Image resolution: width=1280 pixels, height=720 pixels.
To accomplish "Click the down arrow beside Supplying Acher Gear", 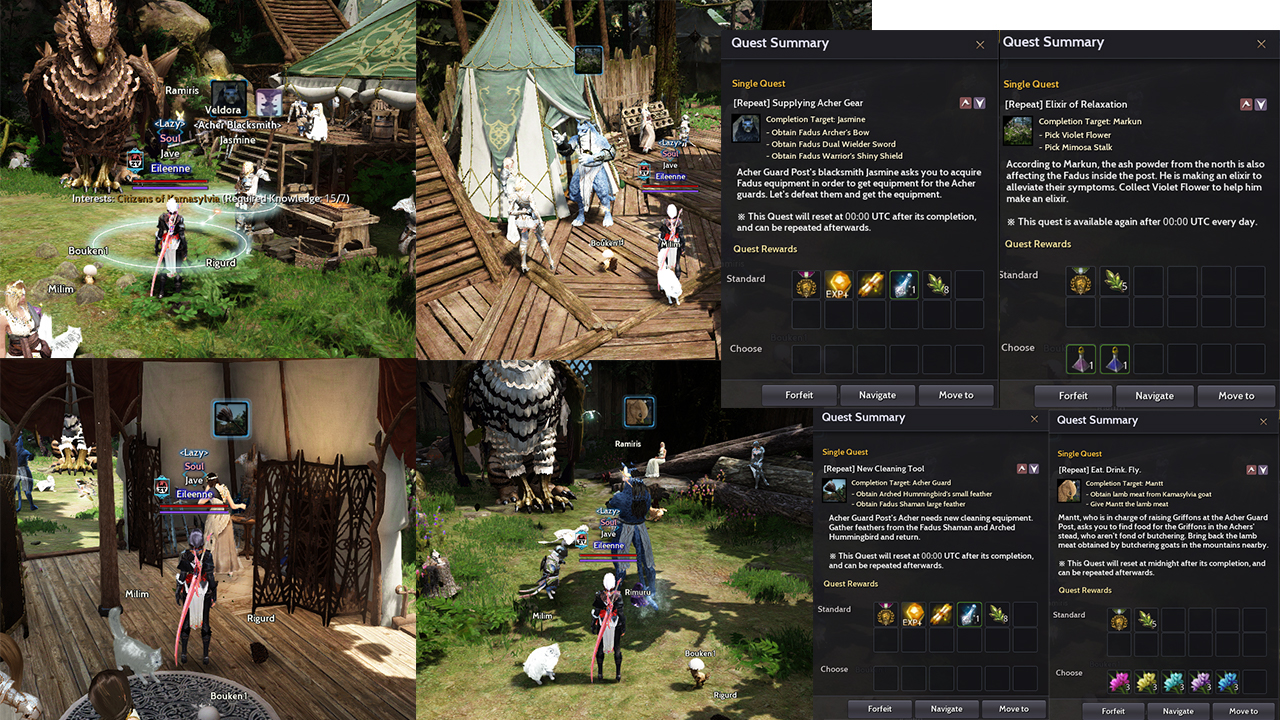I will click(x=979, y=102).
